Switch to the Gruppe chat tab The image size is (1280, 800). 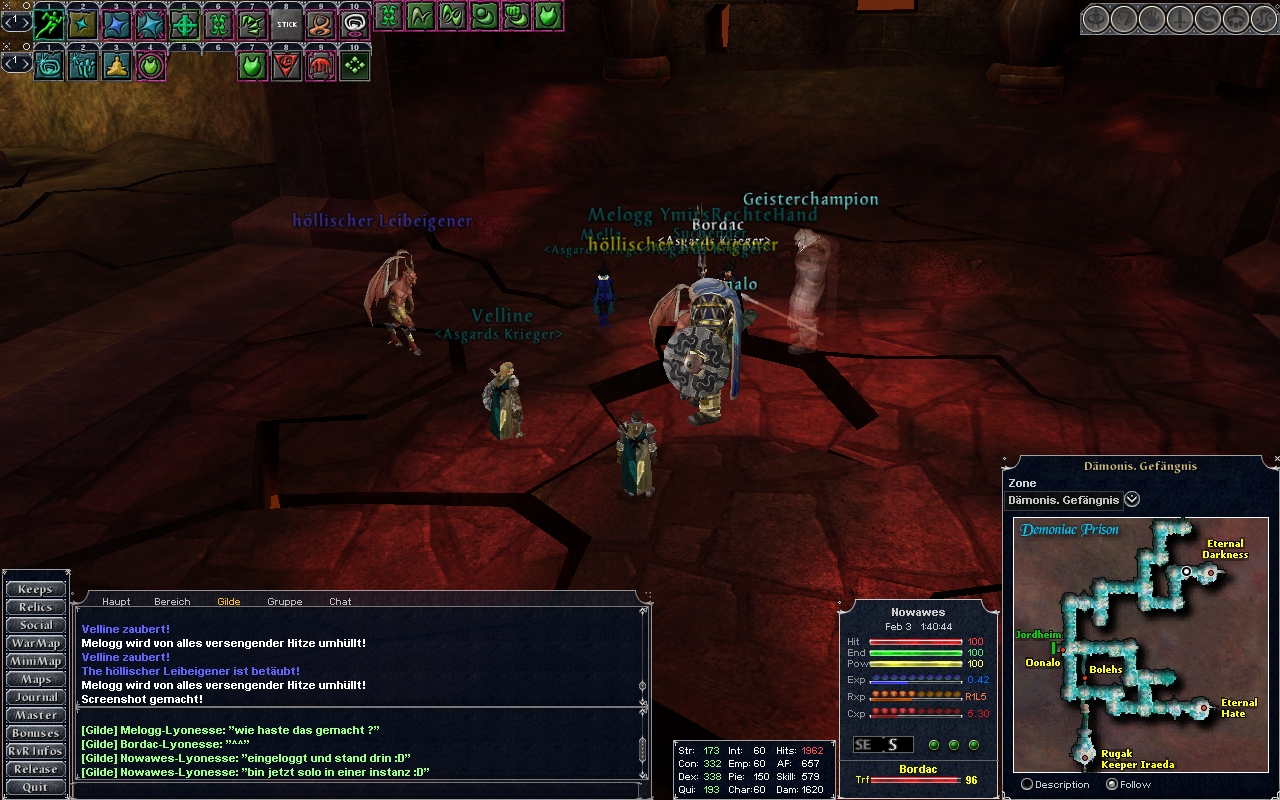click(x=284, y=601)
